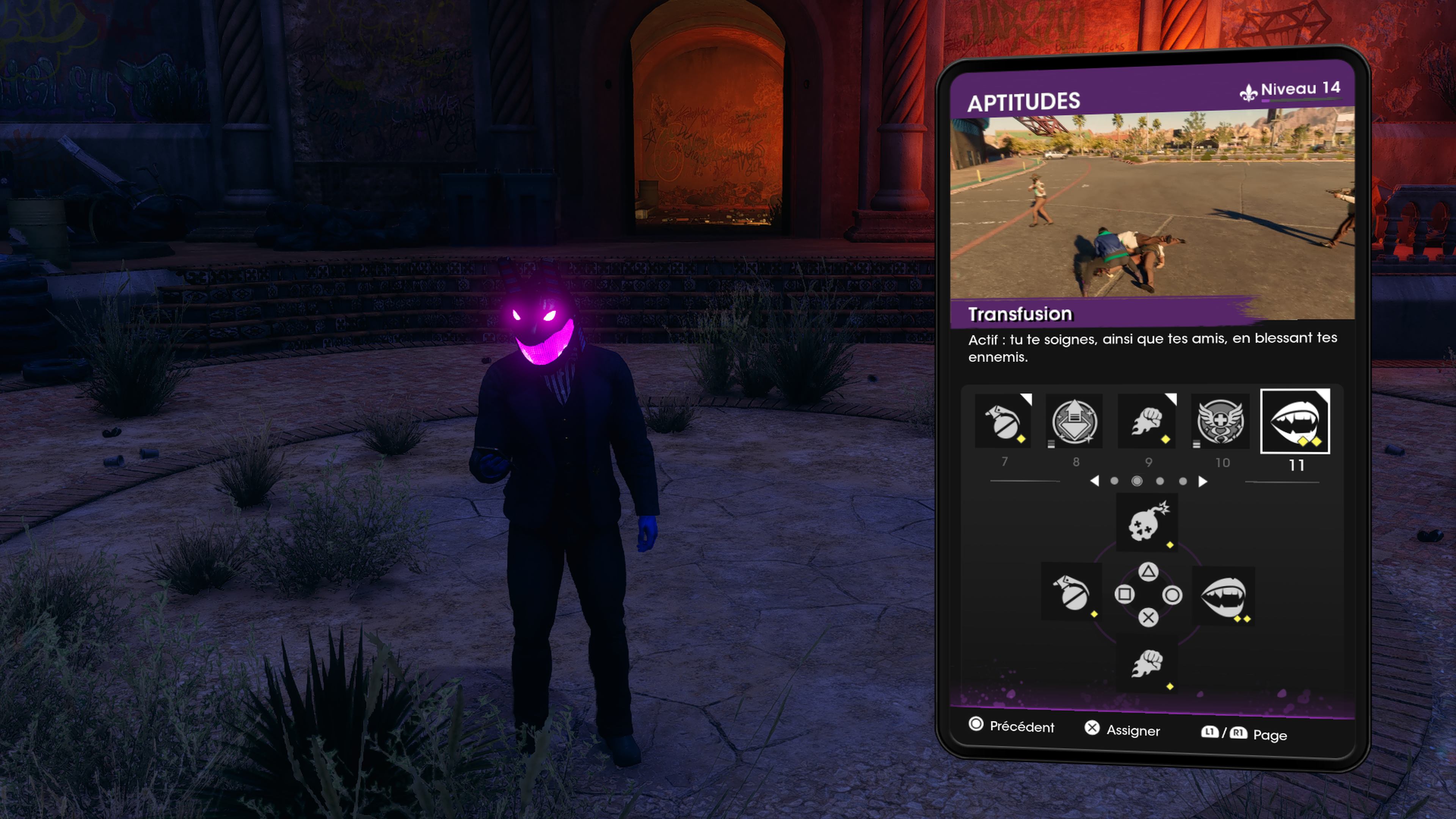Pick the level 9 flaming fist ability
This screenshot has width=1456, height=819.
click(1147, 421)
